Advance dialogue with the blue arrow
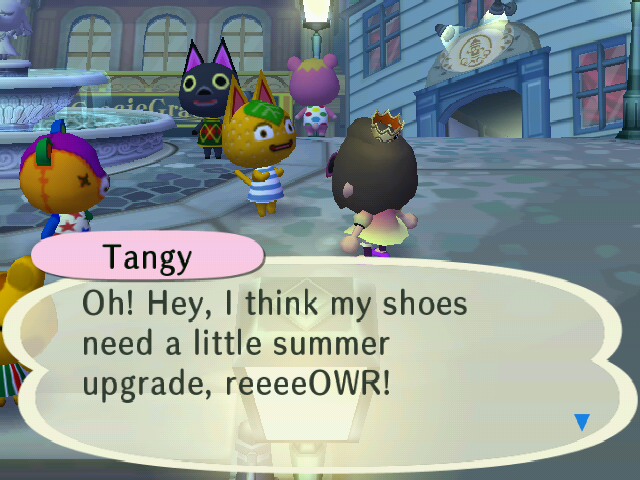This screenshot has height=480, width=640. pos(581,422)
